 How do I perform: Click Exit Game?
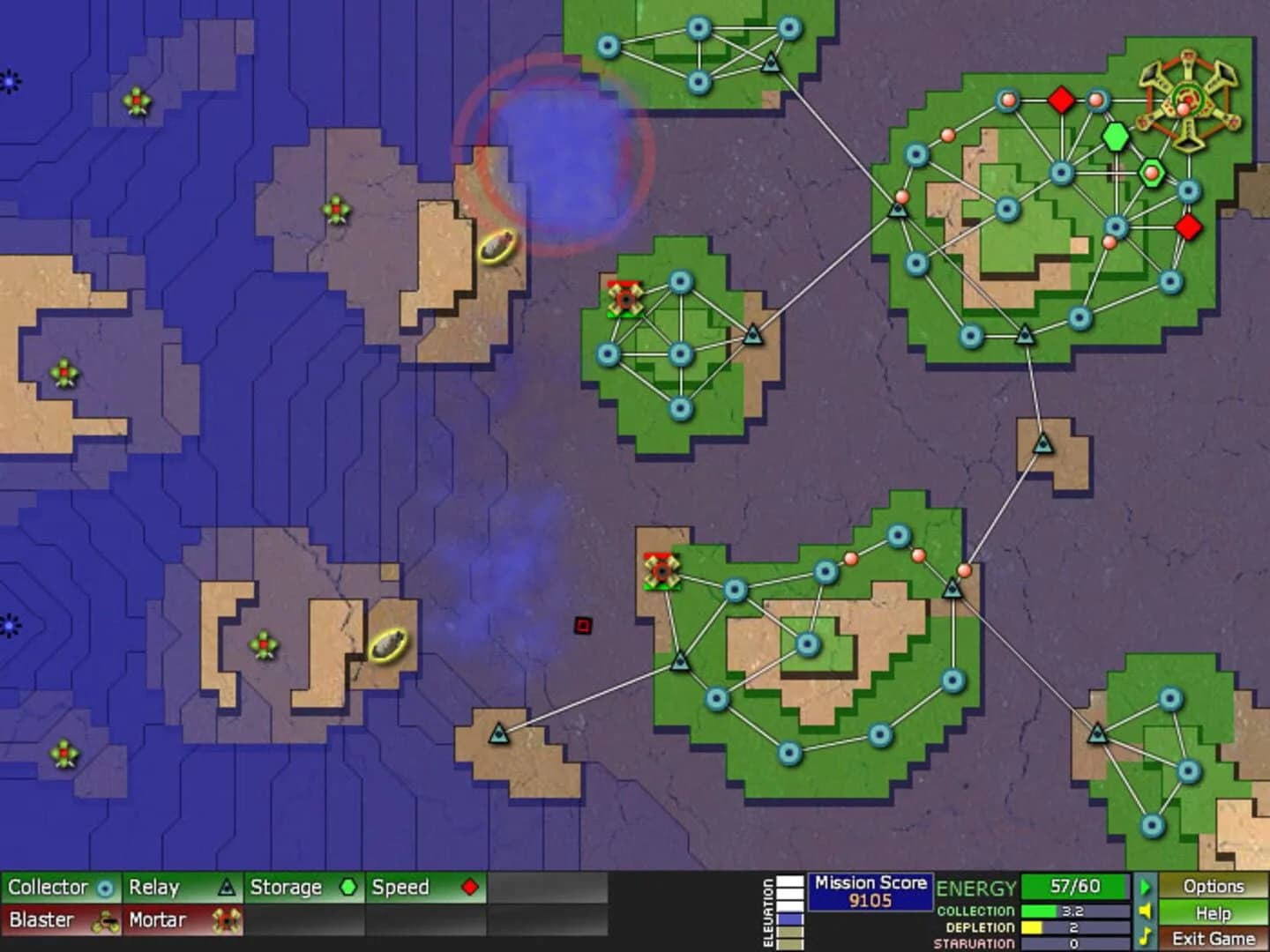1215,938
